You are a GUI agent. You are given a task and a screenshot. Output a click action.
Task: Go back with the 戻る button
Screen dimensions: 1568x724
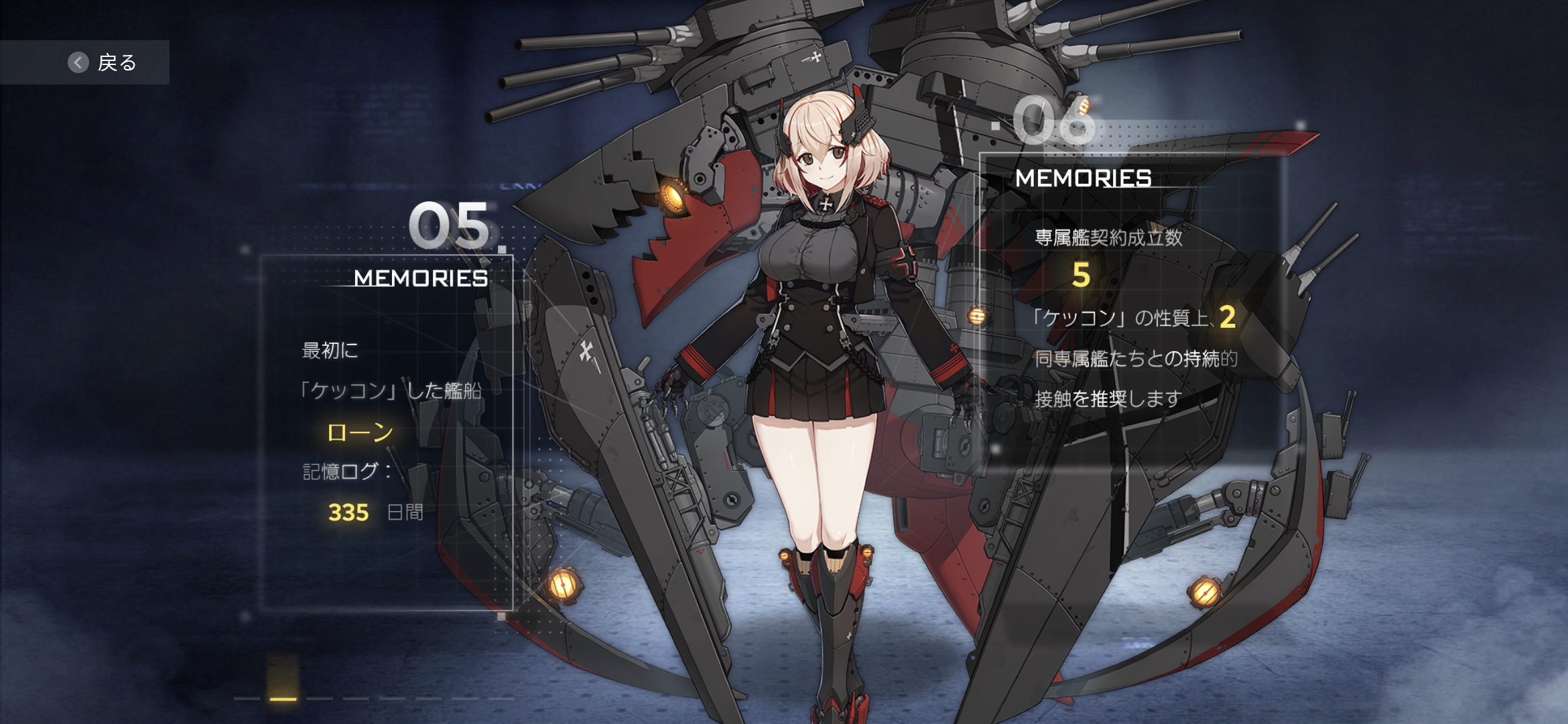pyautogui.click(x=102, y=62)
